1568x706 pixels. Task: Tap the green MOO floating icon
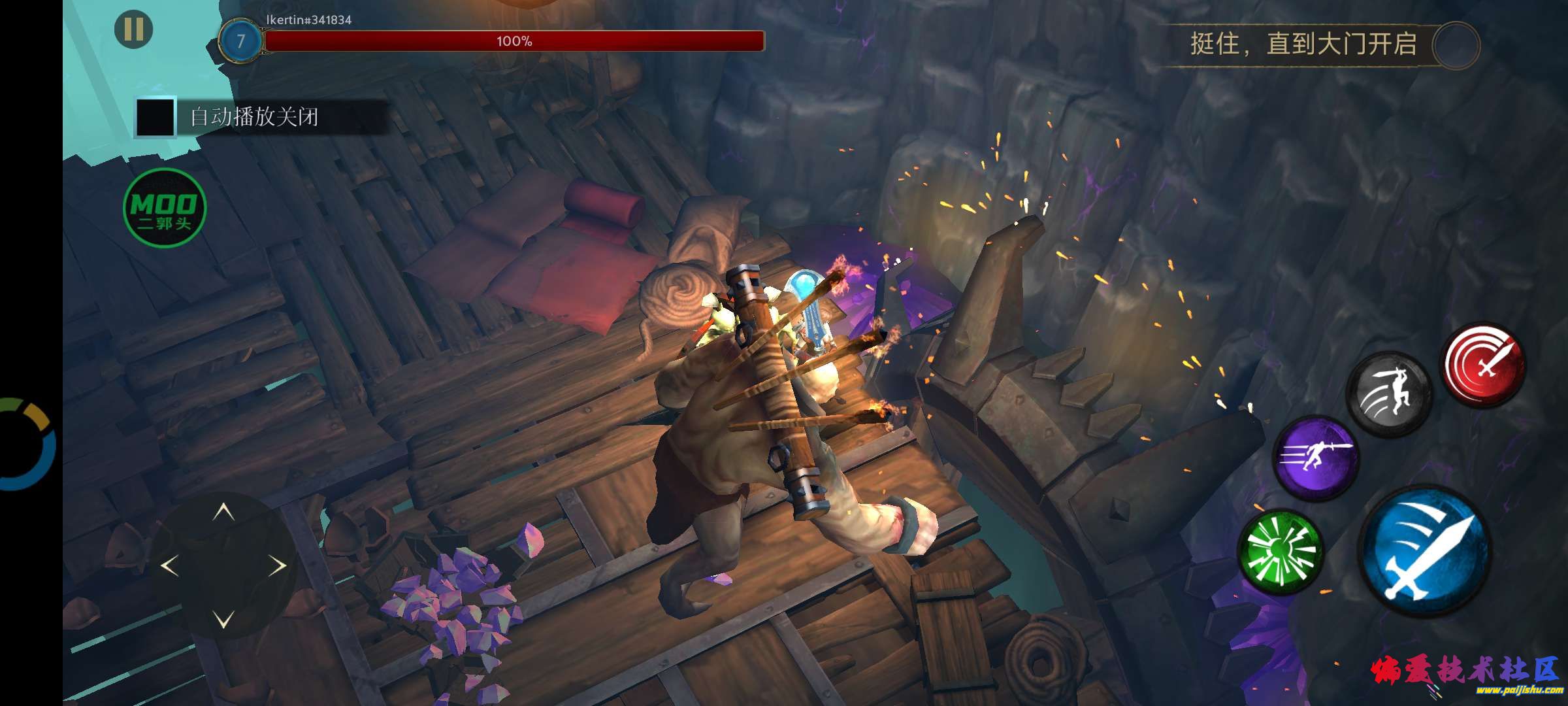tap(165, 208)
